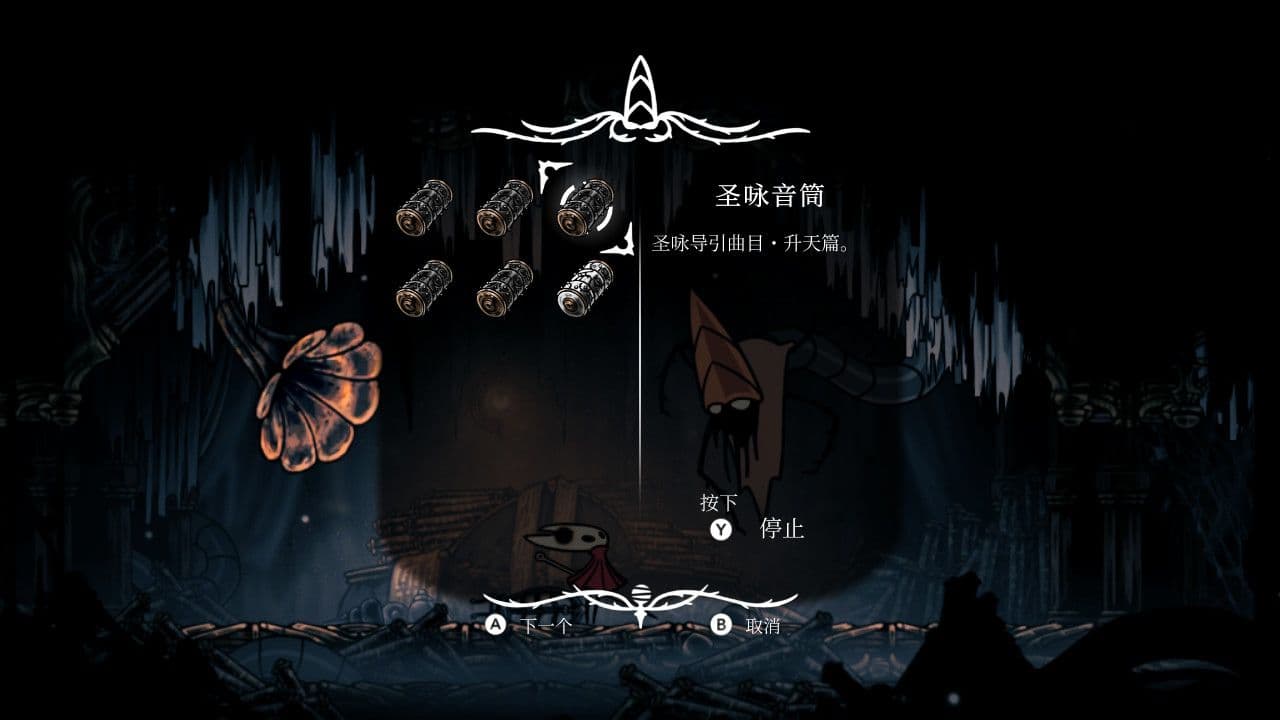Click the needle emblem at top center
This screenshot has width=1280, height=720.
(640, 95)
